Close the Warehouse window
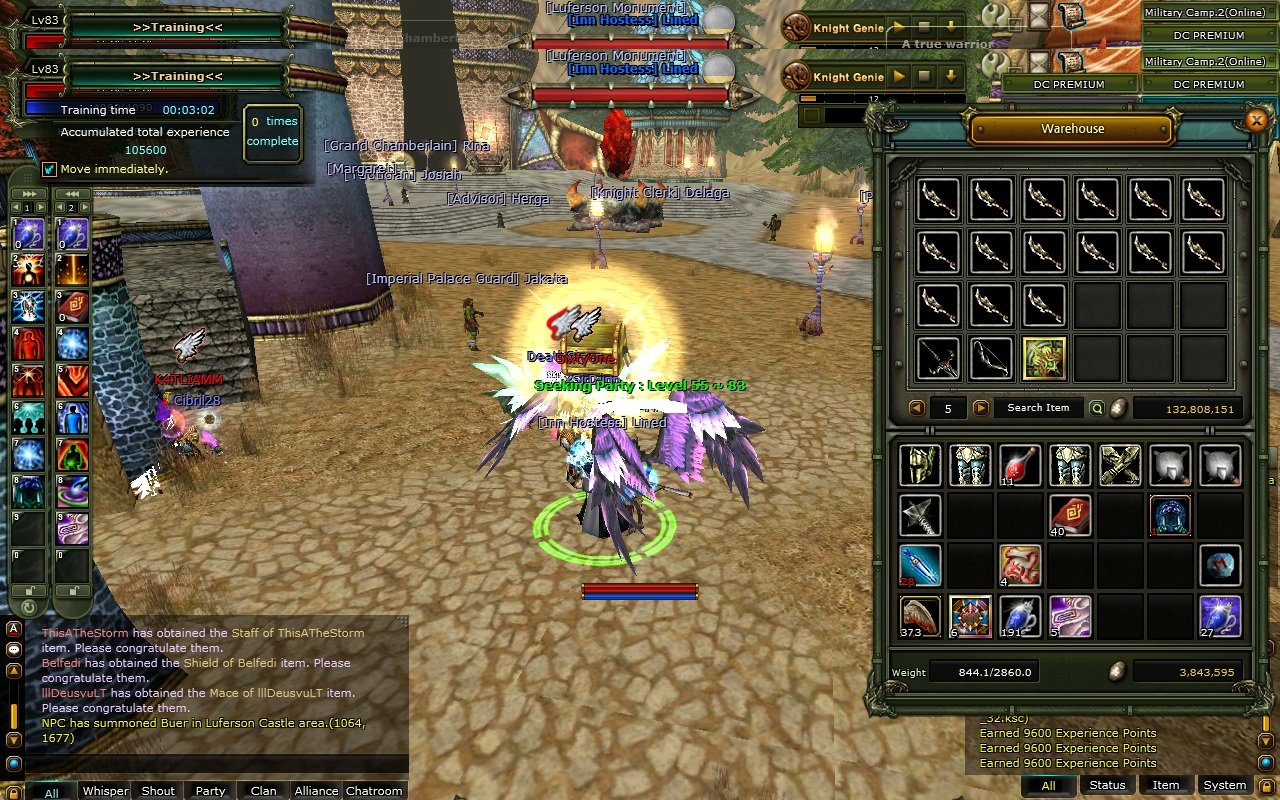 [1257, 121]
